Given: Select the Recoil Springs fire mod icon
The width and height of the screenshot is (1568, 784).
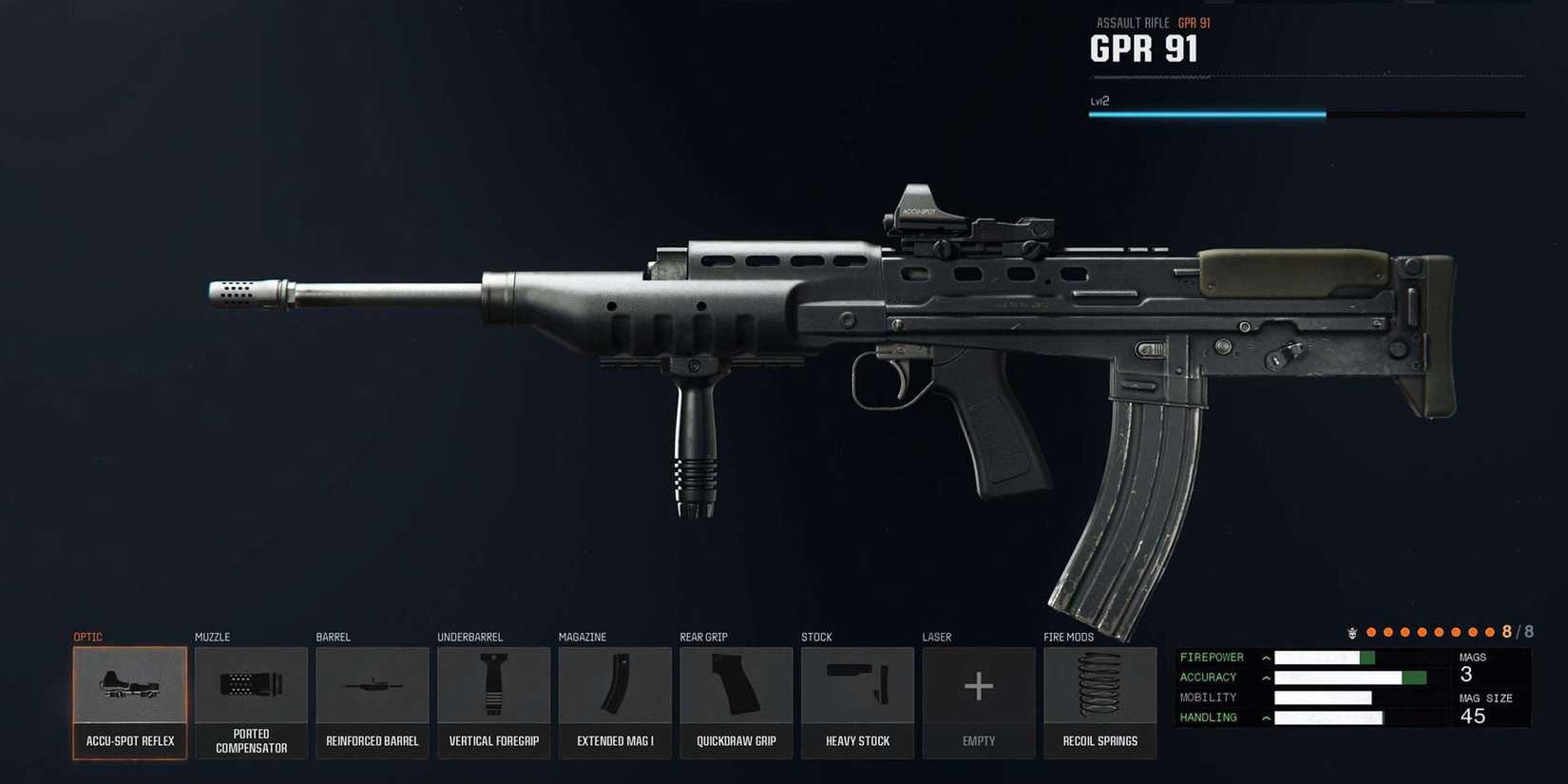Looking at the screenshot, I should coord(1100,686).
